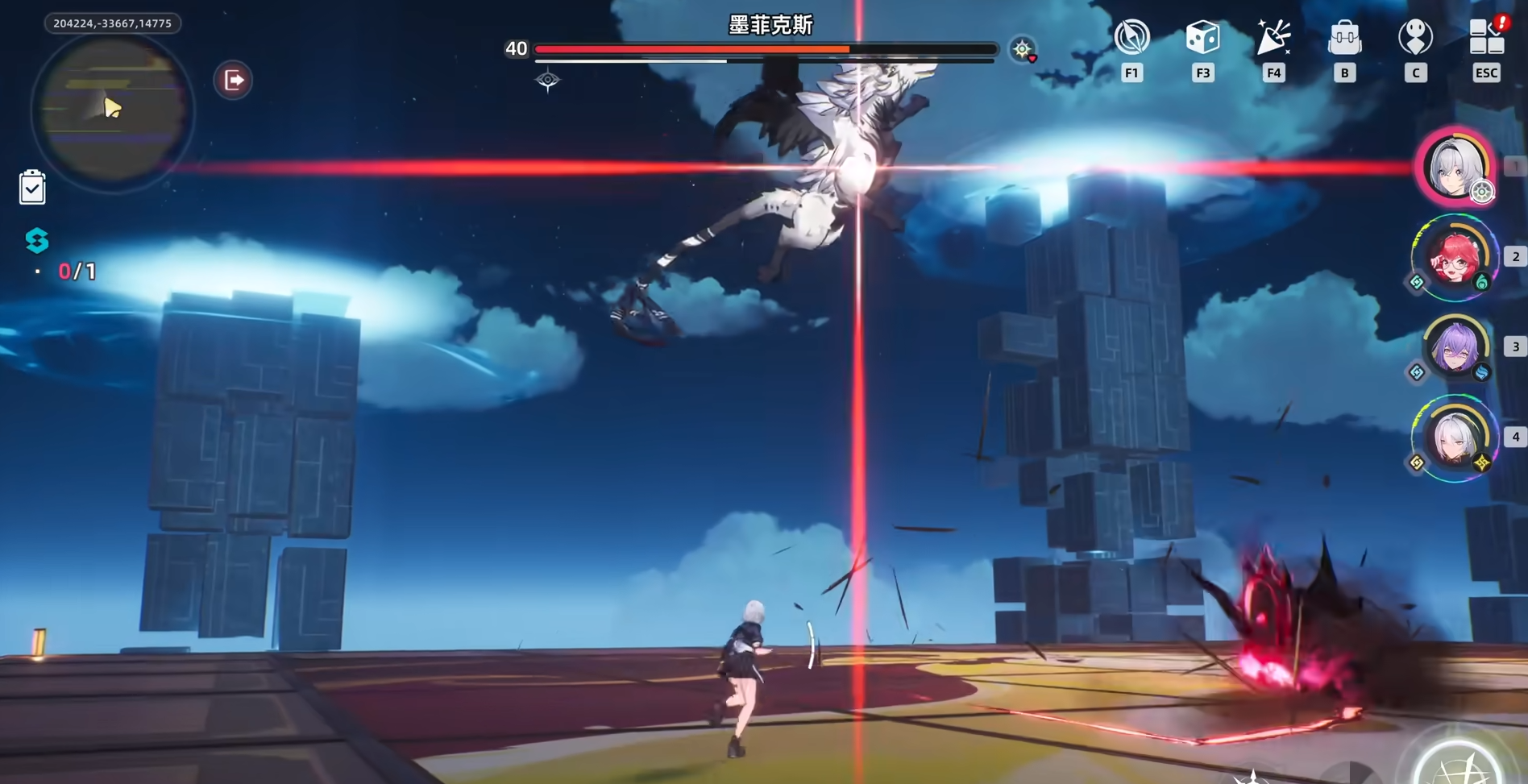Viewport: 1528px width, 784px height.
Task: Open the compass menu labeled F1
Action: 1131,38
